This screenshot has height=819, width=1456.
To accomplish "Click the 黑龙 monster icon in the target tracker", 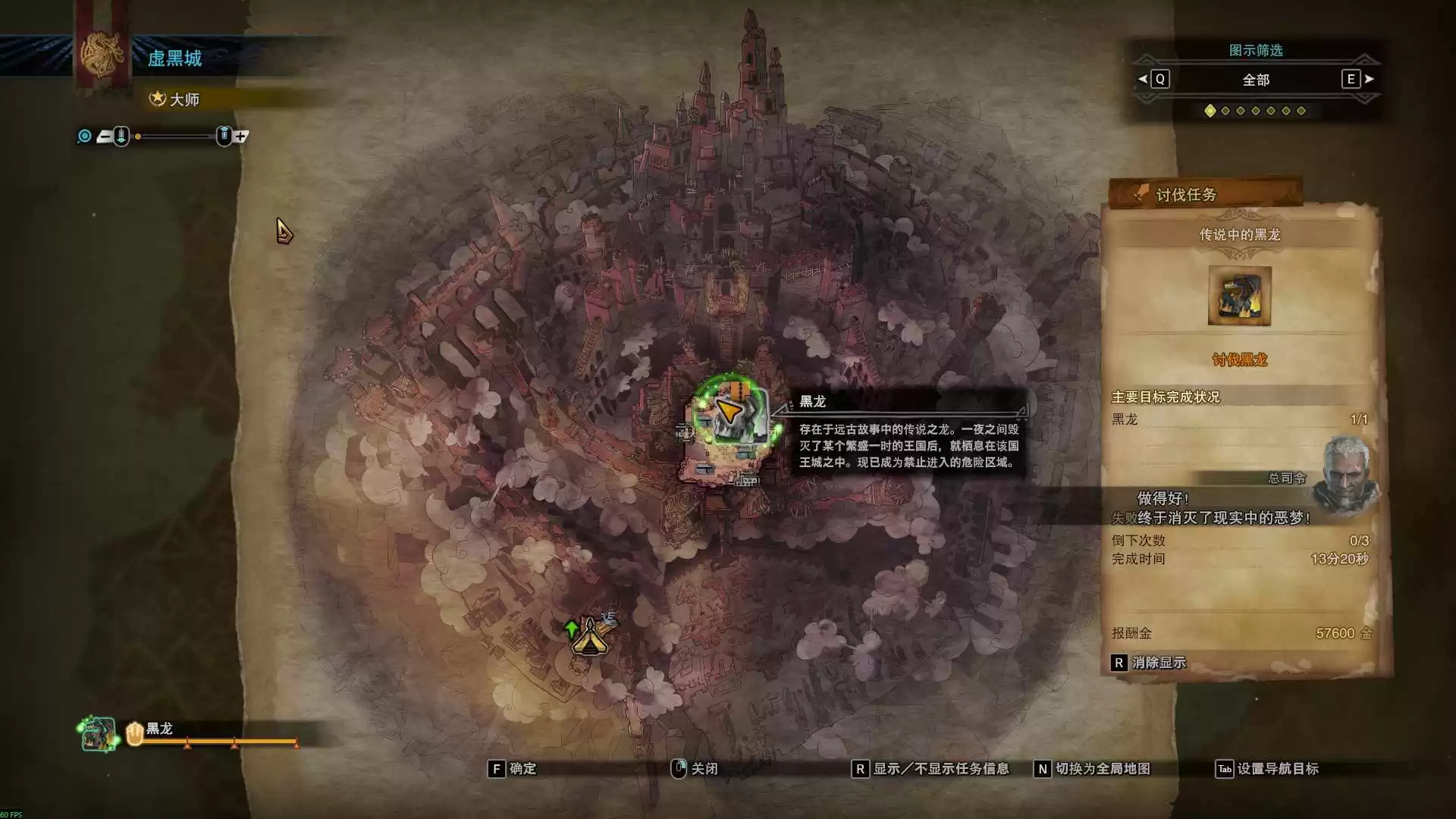I will click(99, 734).
